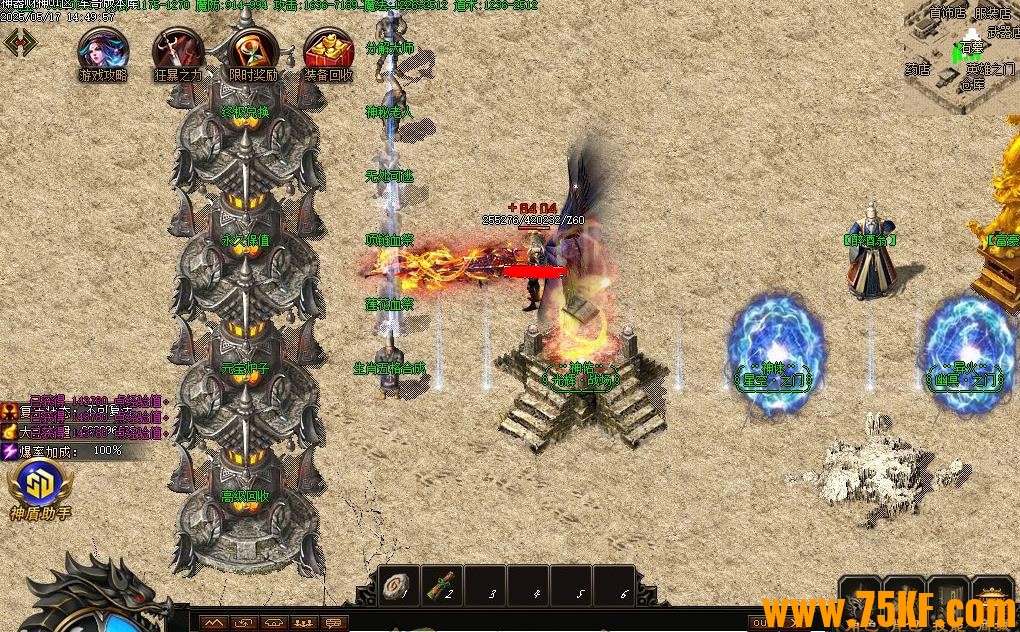
Task: Click the purple lightning 爆率加成 icon
Action: coord(9,451)
